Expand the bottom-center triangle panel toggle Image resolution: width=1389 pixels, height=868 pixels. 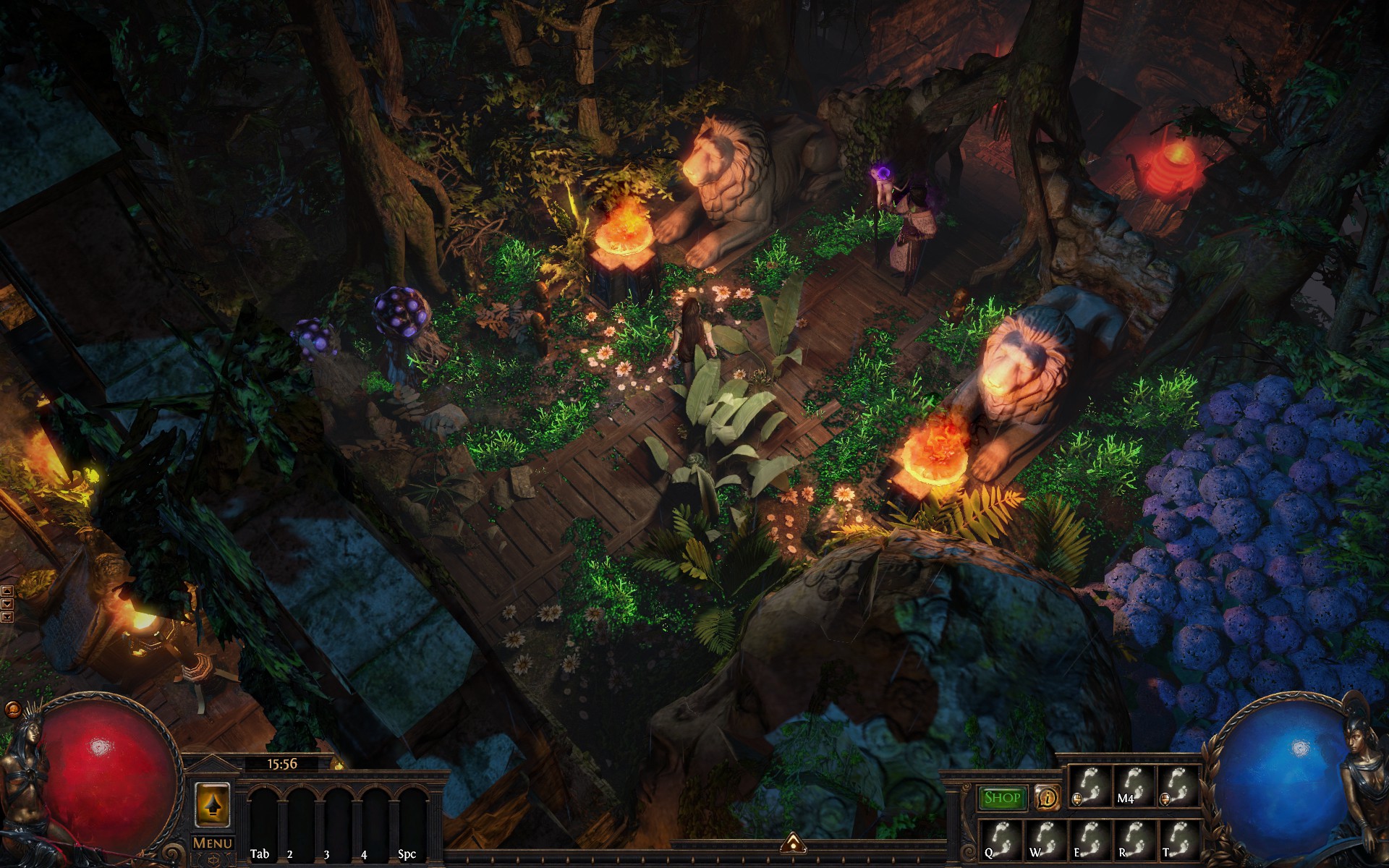pos(793,843)
